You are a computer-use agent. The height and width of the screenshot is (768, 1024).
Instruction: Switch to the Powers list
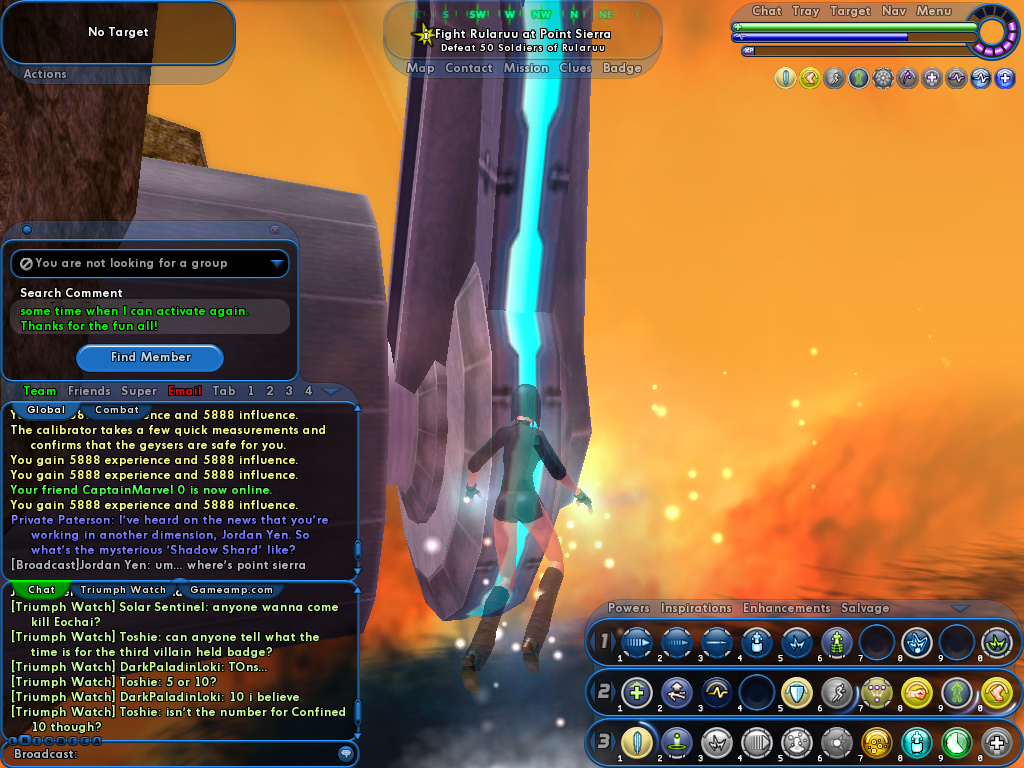tap(629, 608)
